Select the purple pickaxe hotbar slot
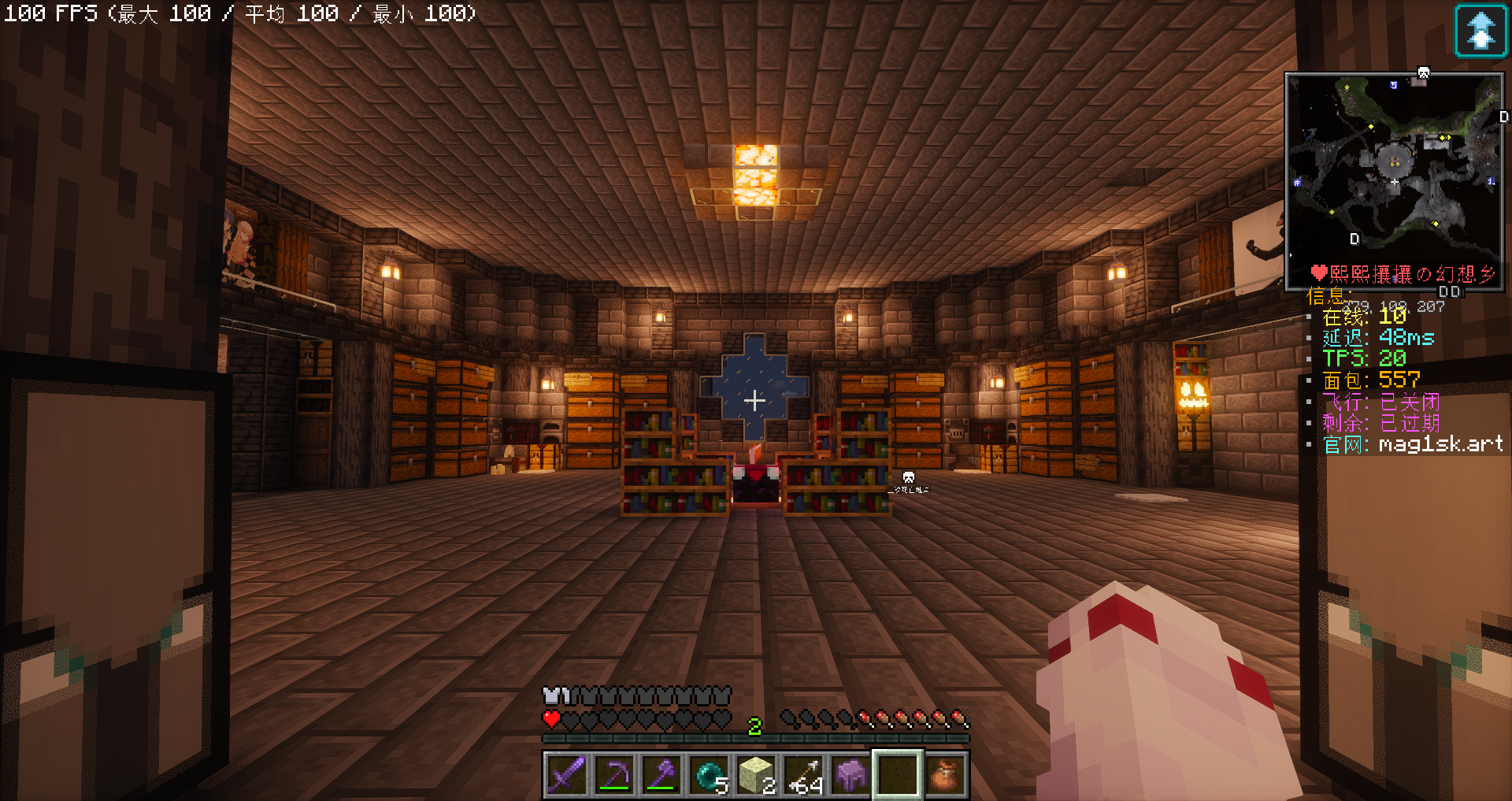The width and height of the screenshot is (1512, 801). click(614, 775)
